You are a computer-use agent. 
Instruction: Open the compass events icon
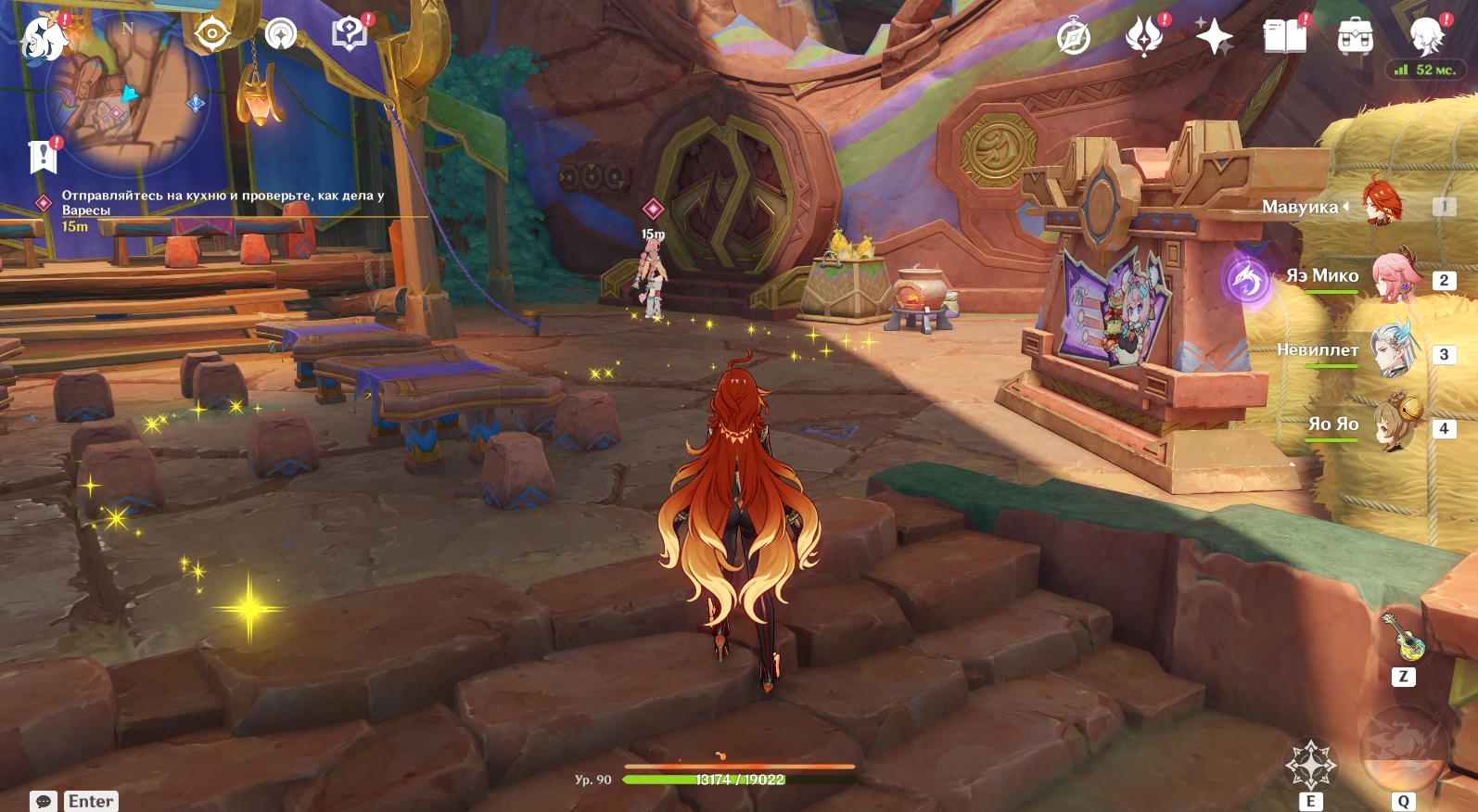(x=1074, y=37)
